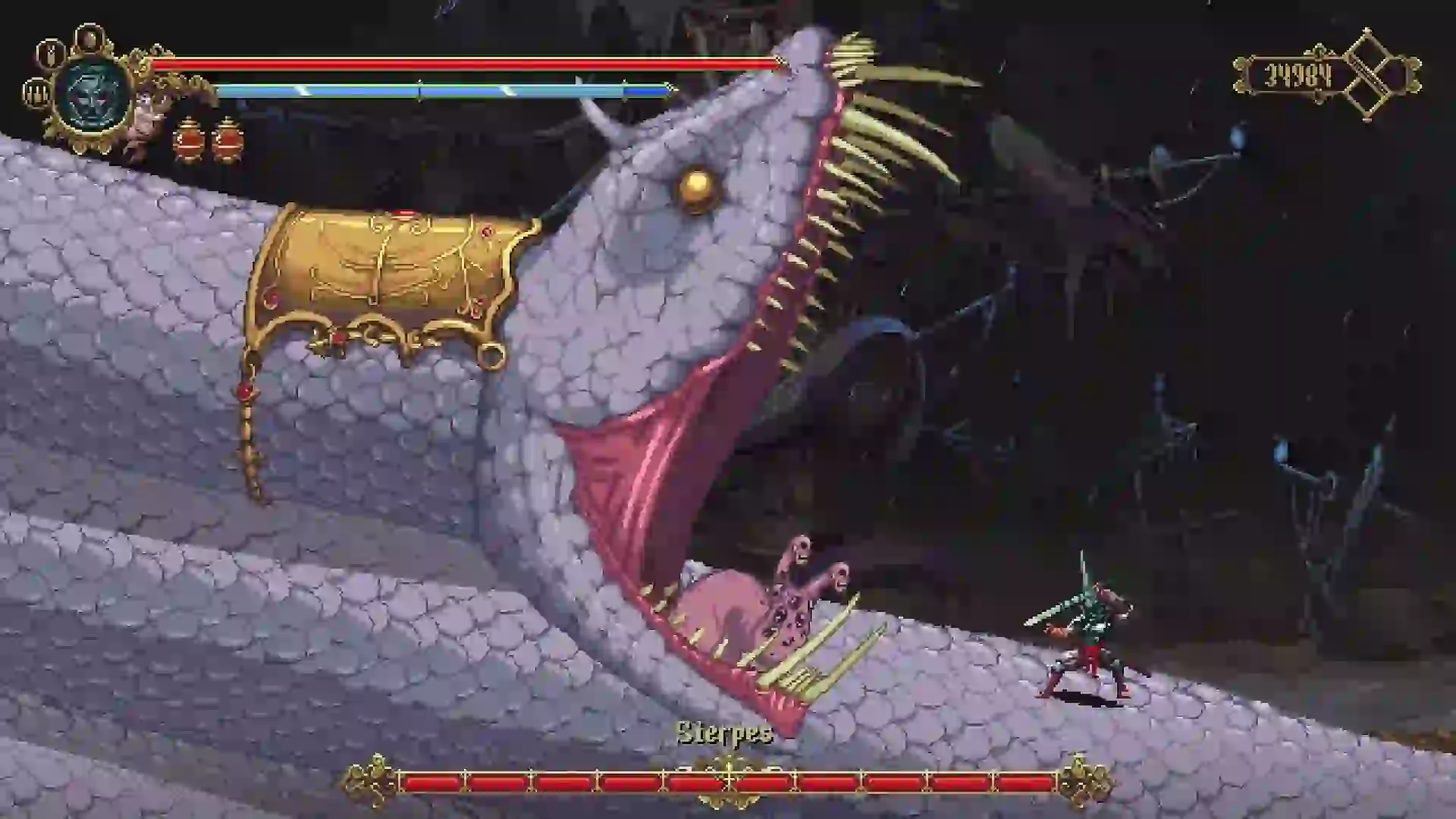Select the round censer weapon icon
Image resolution: width=1456 pixels, height=819 pixels.
pyautogui.click(x=89, y=37)
